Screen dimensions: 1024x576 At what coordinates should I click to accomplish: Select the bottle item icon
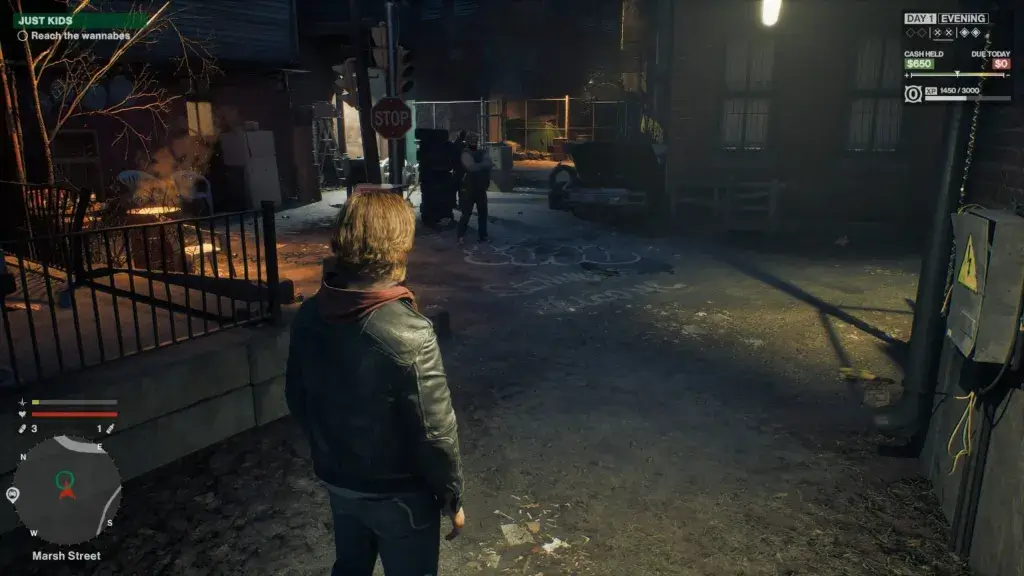click(x=110, y=428)
